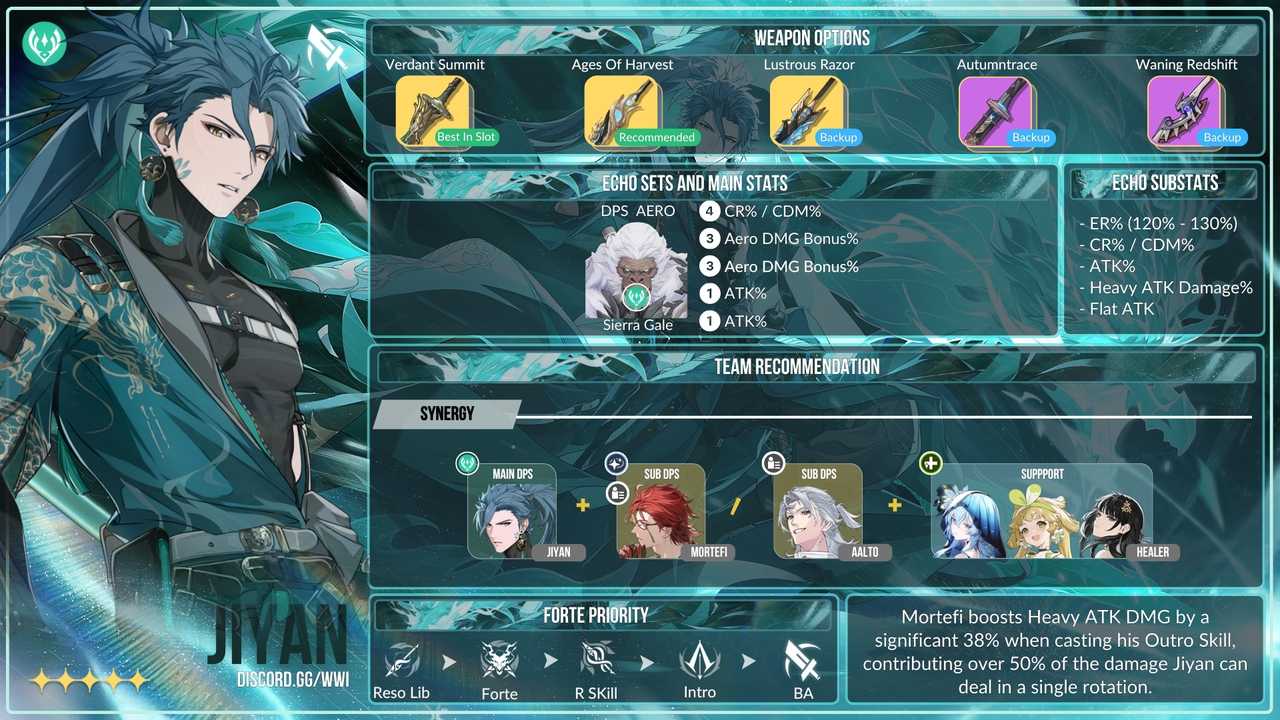Screen dimensions: 1280x720
Task: Open the Sierra Gale echo portrait
Action: click(636, 270)
